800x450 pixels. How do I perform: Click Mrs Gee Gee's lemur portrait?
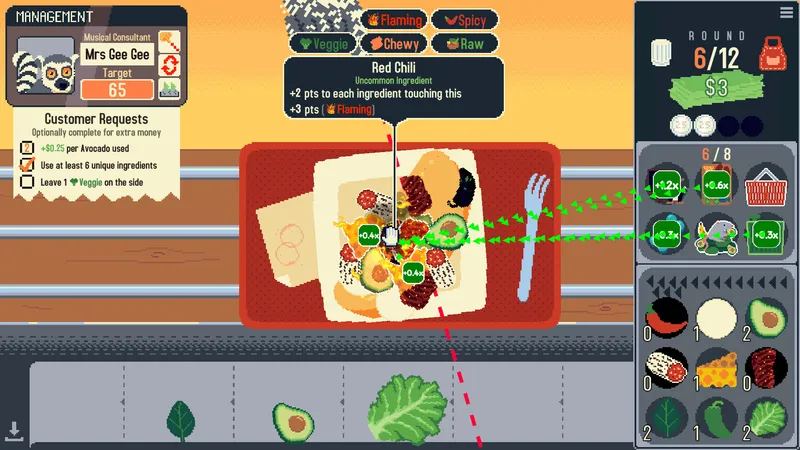(x=39, y=69)
